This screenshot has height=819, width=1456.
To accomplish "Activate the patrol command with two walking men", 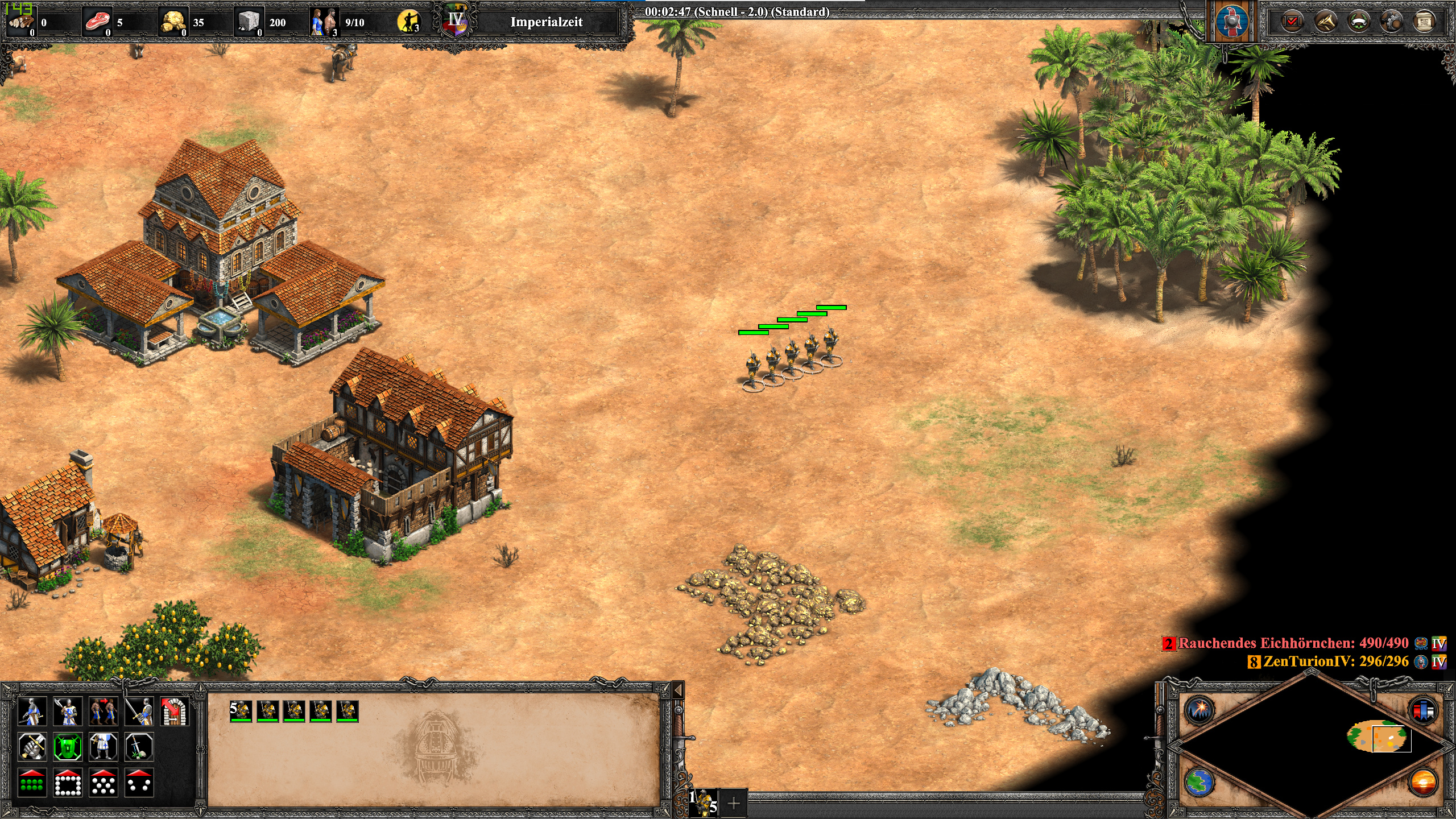I will point(103,711).
